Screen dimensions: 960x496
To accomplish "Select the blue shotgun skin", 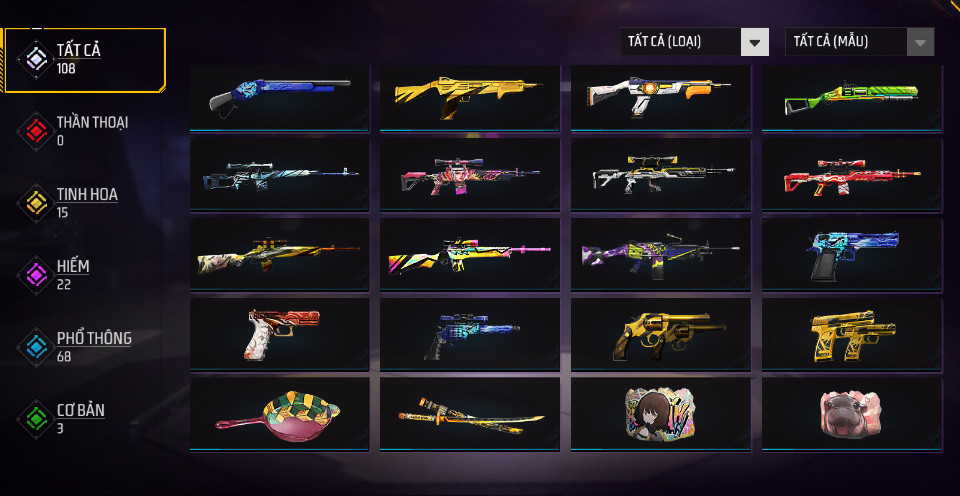I will tap(280, 96).
